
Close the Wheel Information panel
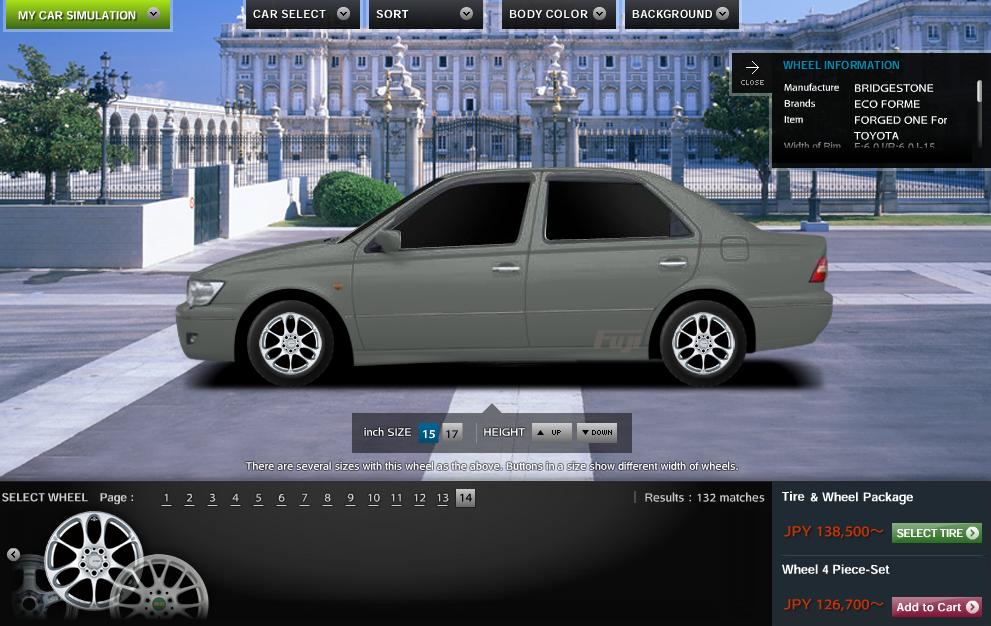(x=752, y=73)
